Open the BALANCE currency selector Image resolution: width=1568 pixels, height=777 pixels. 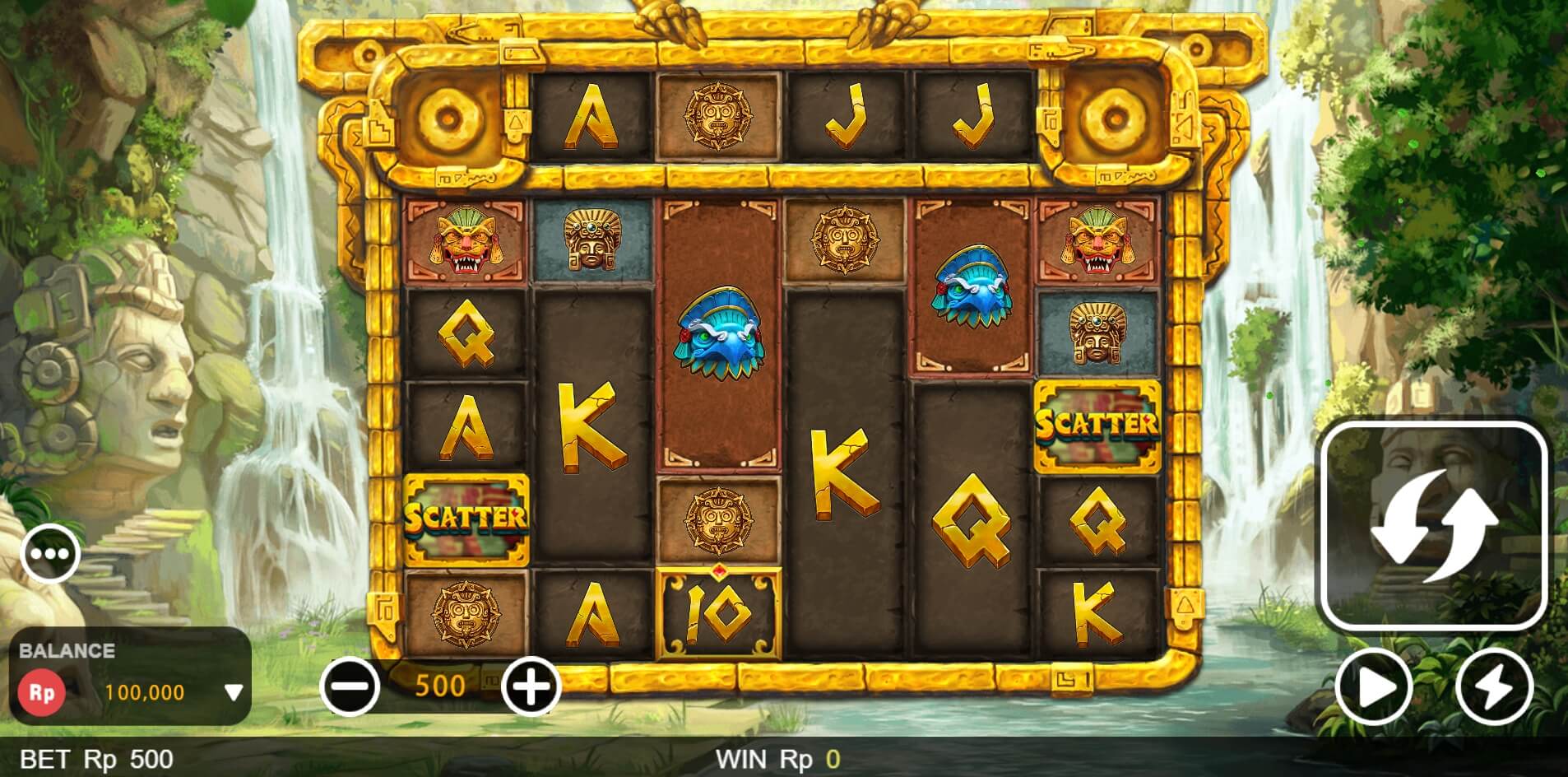point(66,652)
